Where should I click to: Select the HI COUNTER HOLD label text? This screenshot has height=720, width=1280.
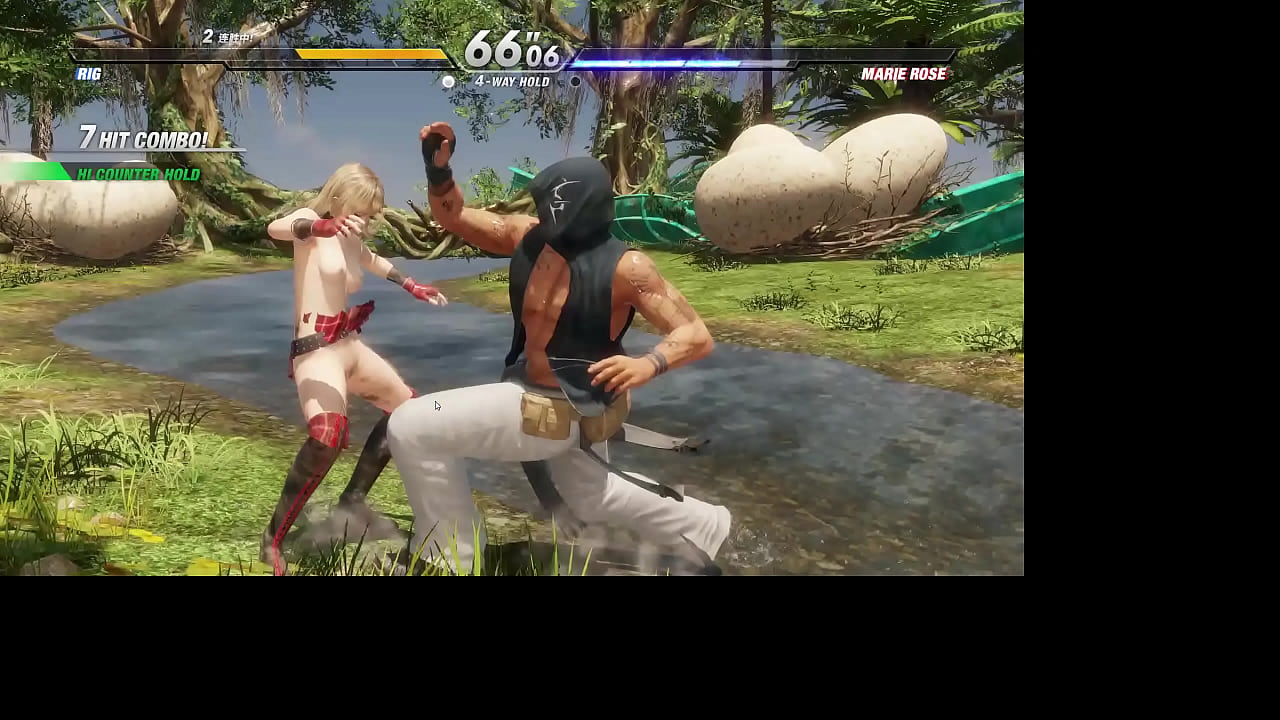coord(140,174)
